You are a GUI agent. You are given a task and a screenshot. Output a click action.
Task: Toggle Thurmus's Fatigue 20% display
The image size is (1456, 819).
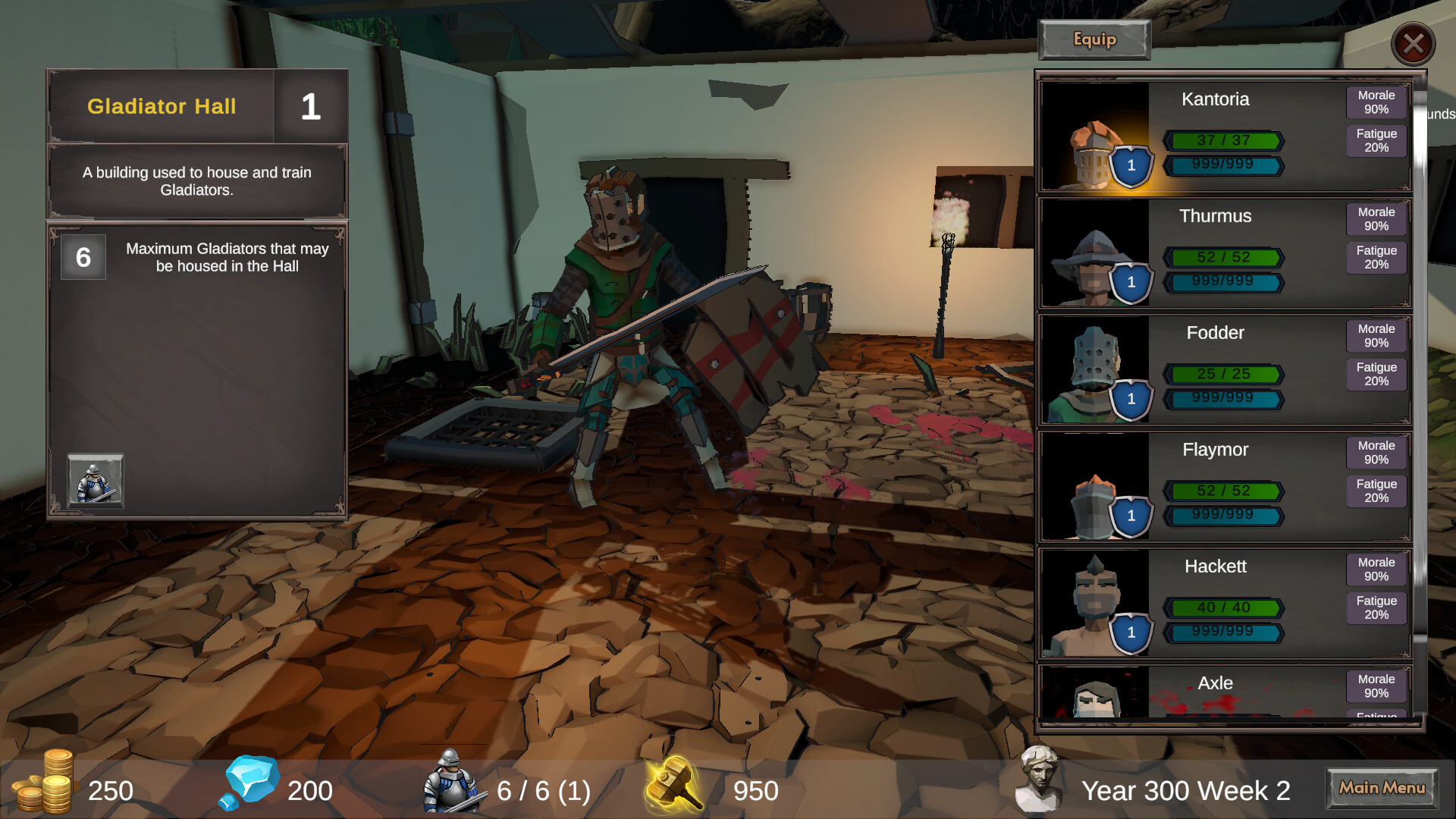[1376, 257]
